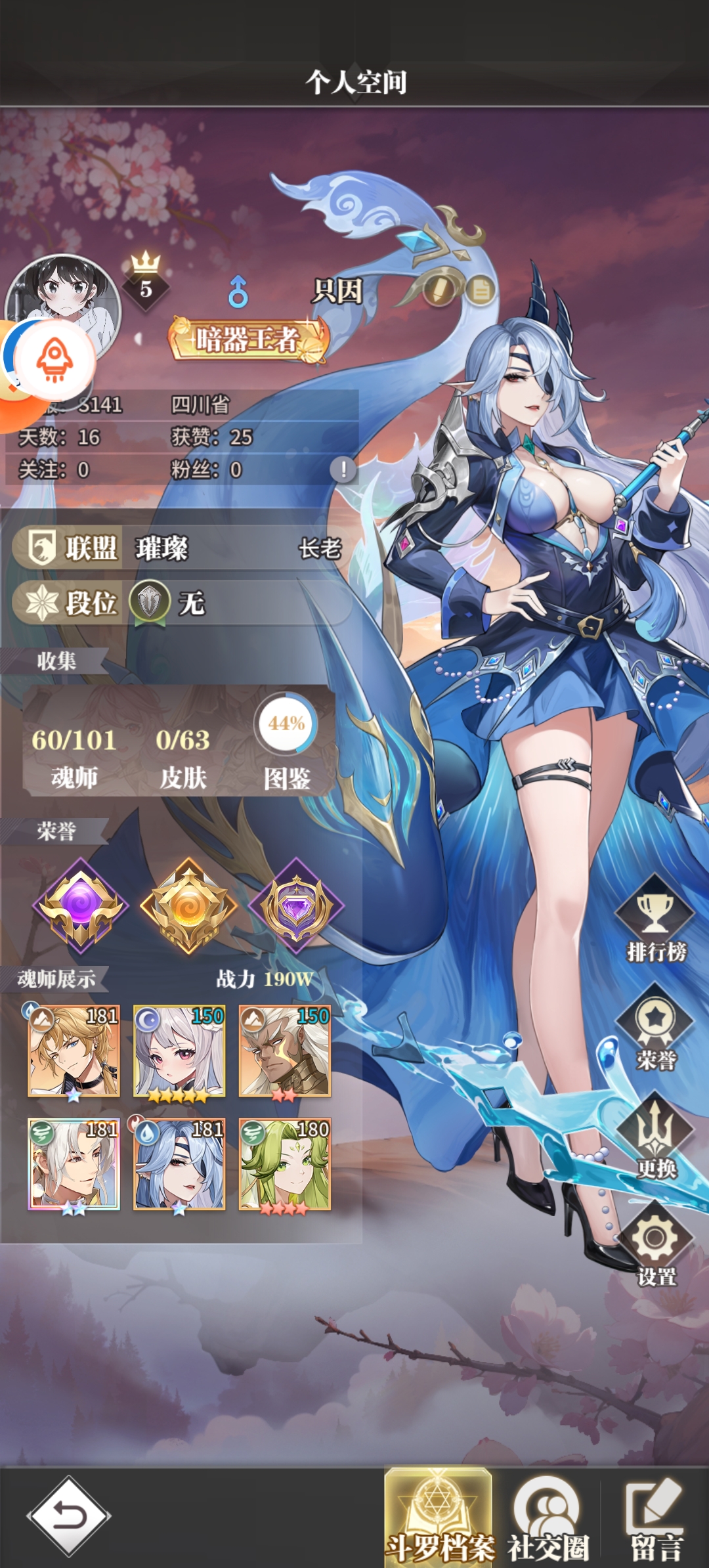The width and height of the screenshot is (709, 1568).
Task: Select the blonde level 181 soul master
Action: [74, 1052]
